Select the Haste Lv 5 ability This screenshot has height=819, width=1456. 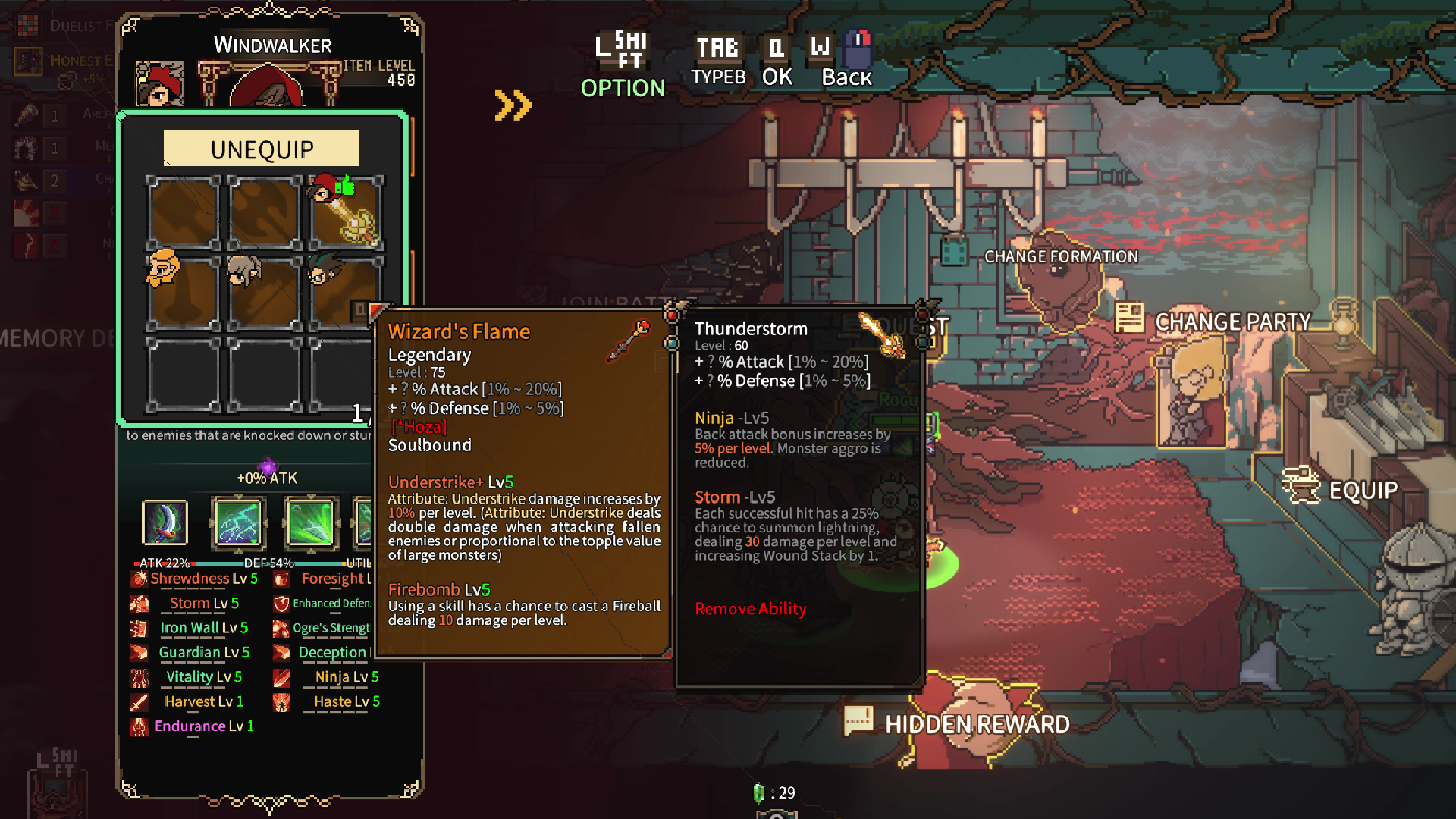click(346, 701)
